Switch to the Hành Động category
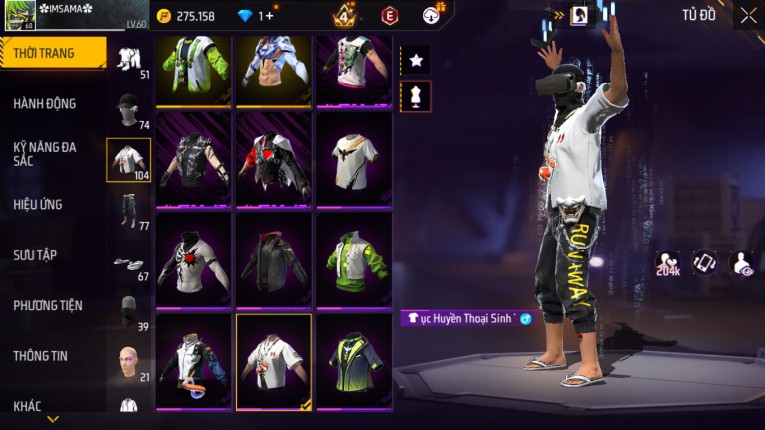765x430 pixels. coord(45,104)
